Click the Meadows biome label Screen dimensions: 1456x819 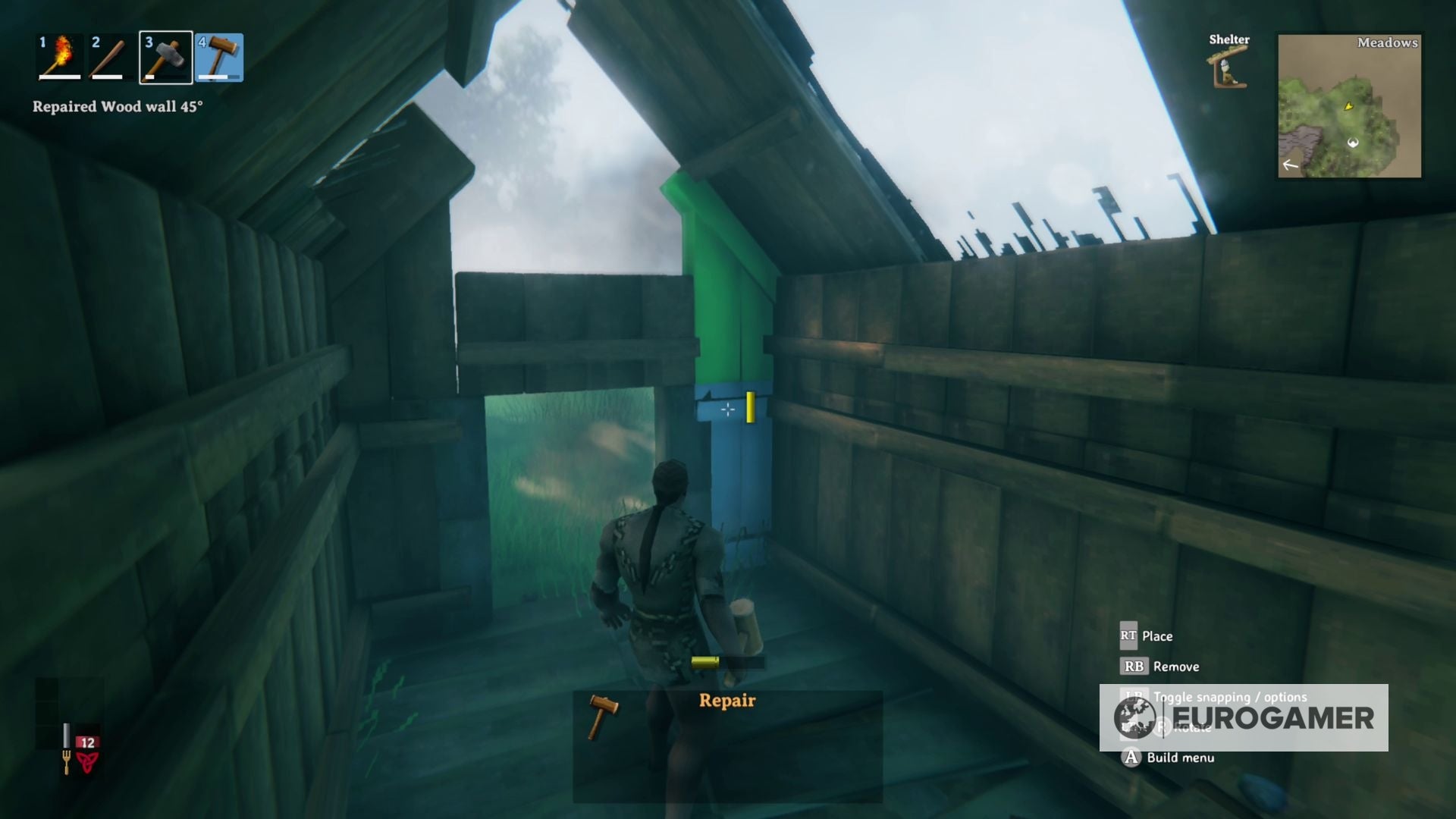coord(1388,44)
